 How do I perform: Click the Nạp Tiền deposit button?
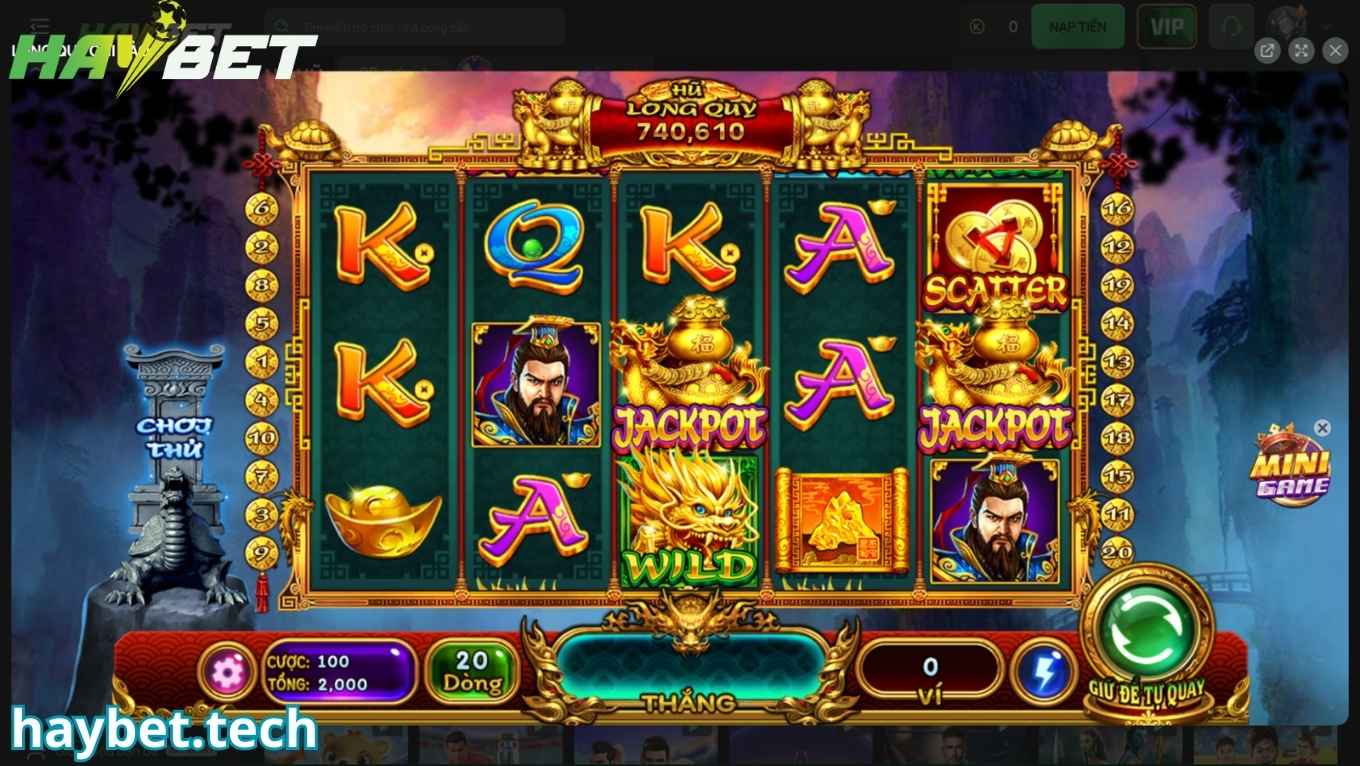[1077, 27]
